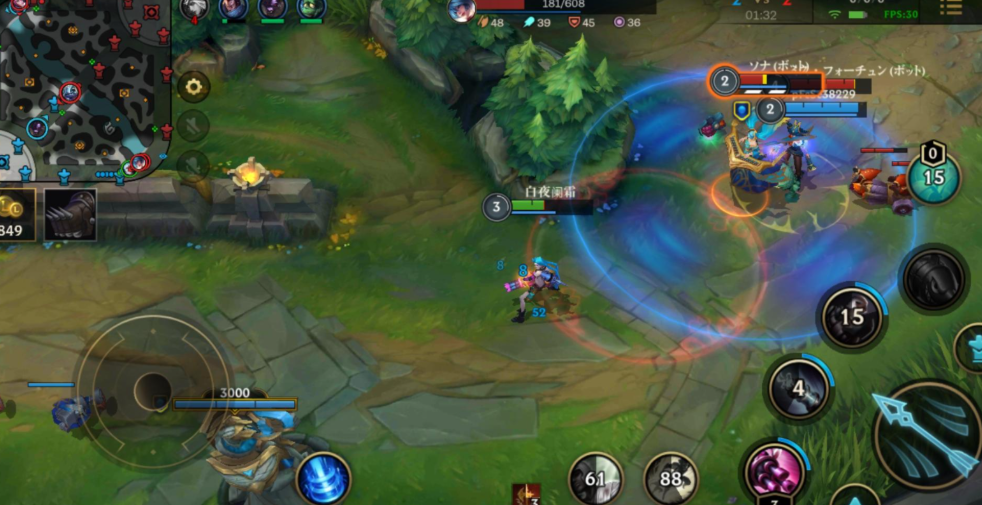Select the ability showing a 15 cooldown
The image size is (982, 505).
pyautogui.click(x=851, y=318)
